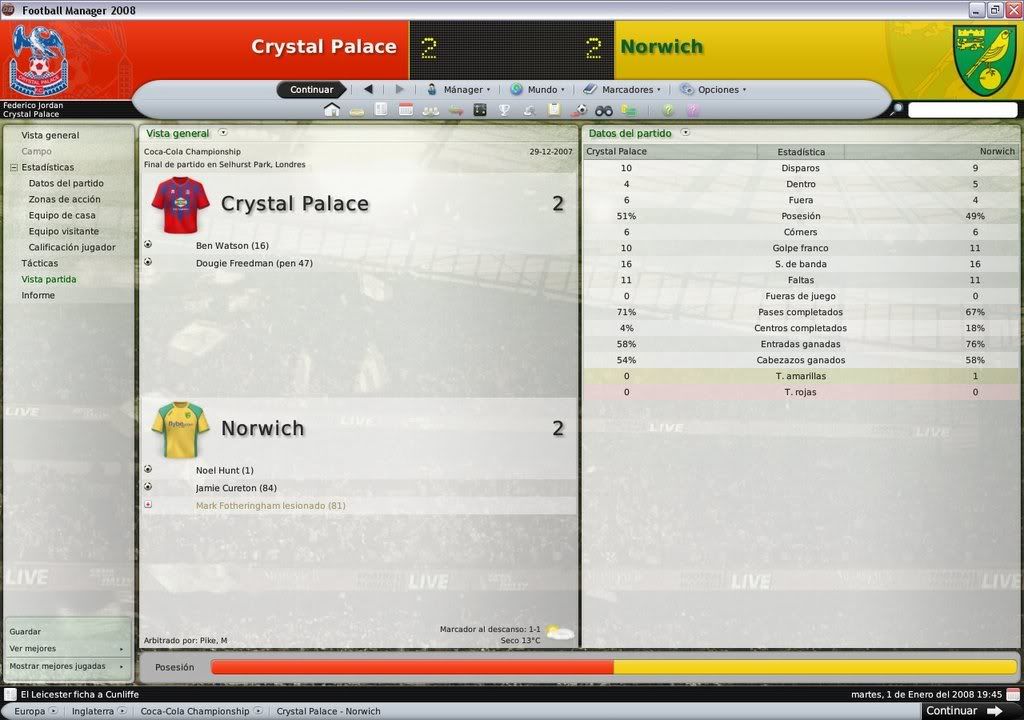Open the Marcadores dropdown menu
The width and height of the screenshot is (1024, 720).
point(623,90)
